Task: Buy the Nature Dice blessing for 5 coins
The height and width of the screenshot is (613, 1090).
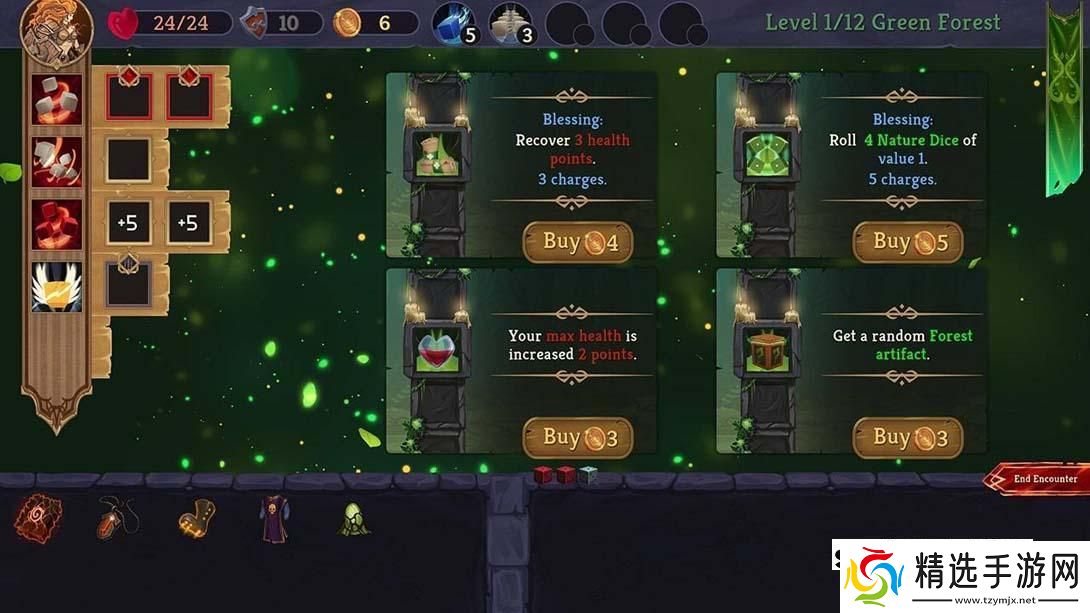Action: tap(907, 242)
